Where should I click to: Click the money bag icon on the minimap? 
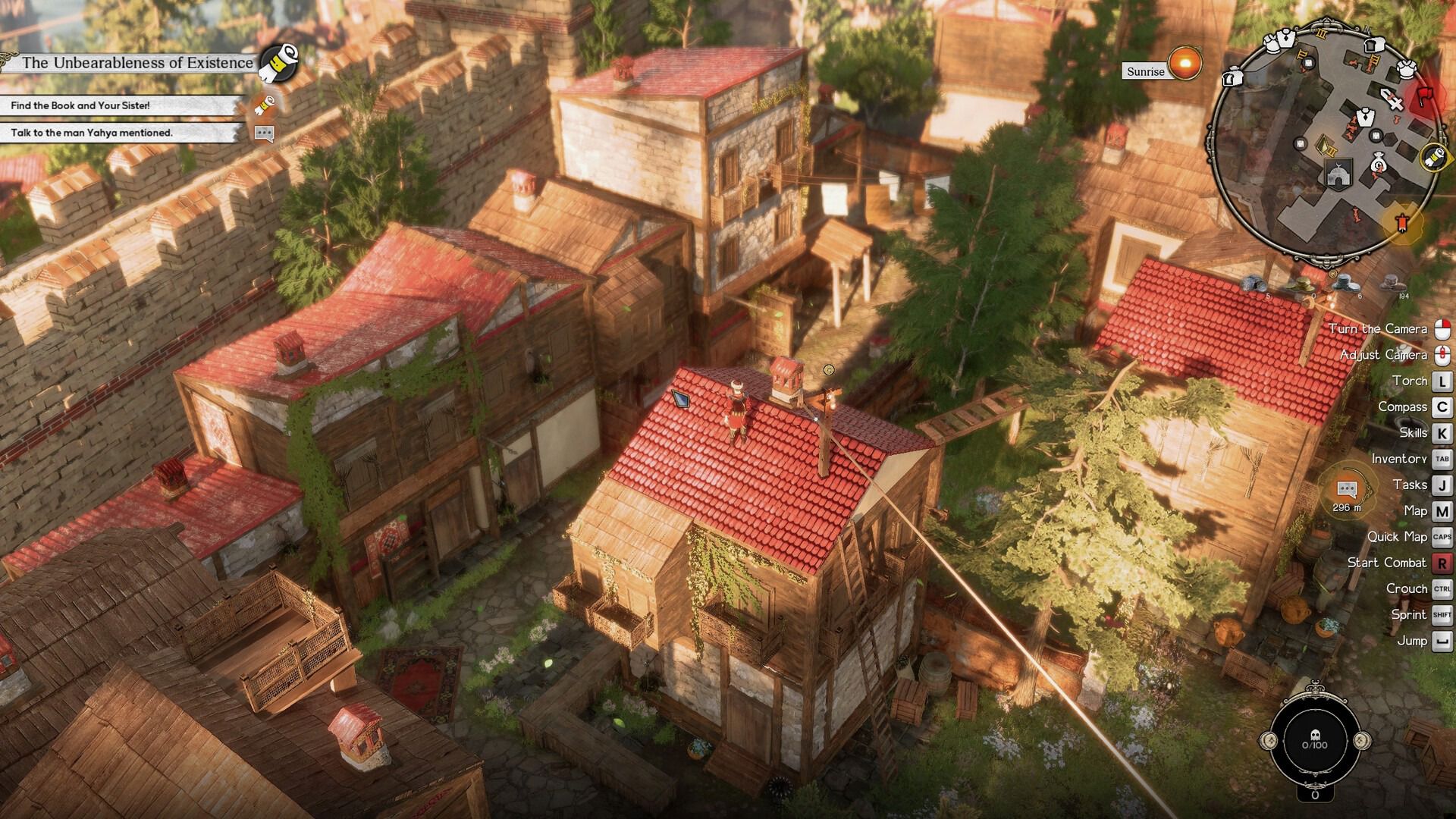coord(1378,165)
